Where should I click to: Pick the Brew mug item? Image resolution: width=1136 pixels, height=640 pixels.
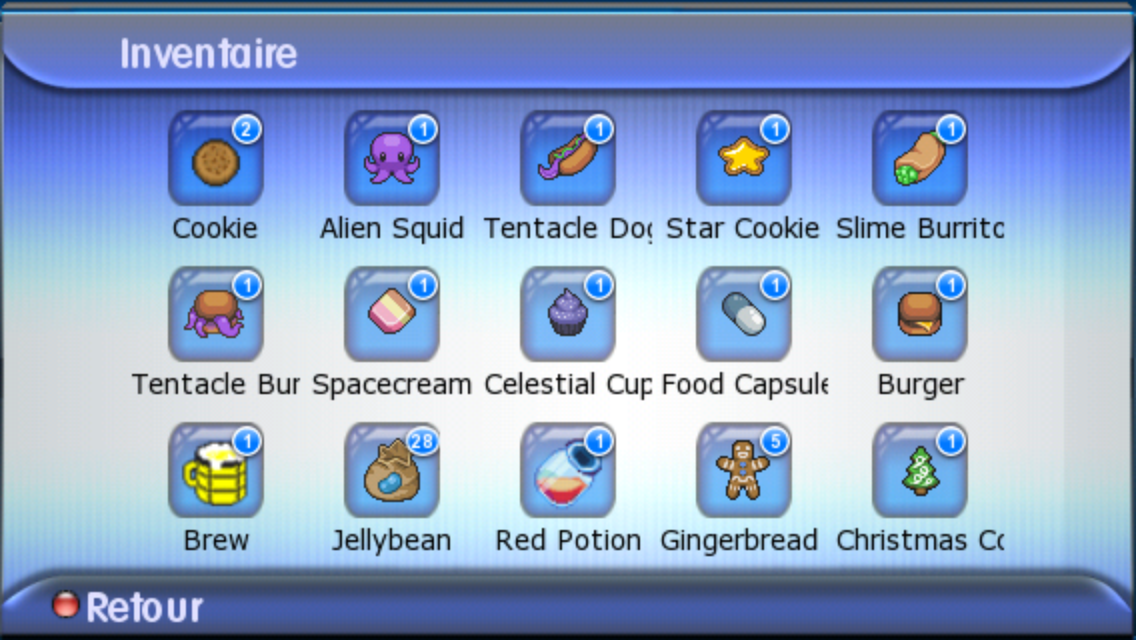pyautogui.click(x=215, y=472)
